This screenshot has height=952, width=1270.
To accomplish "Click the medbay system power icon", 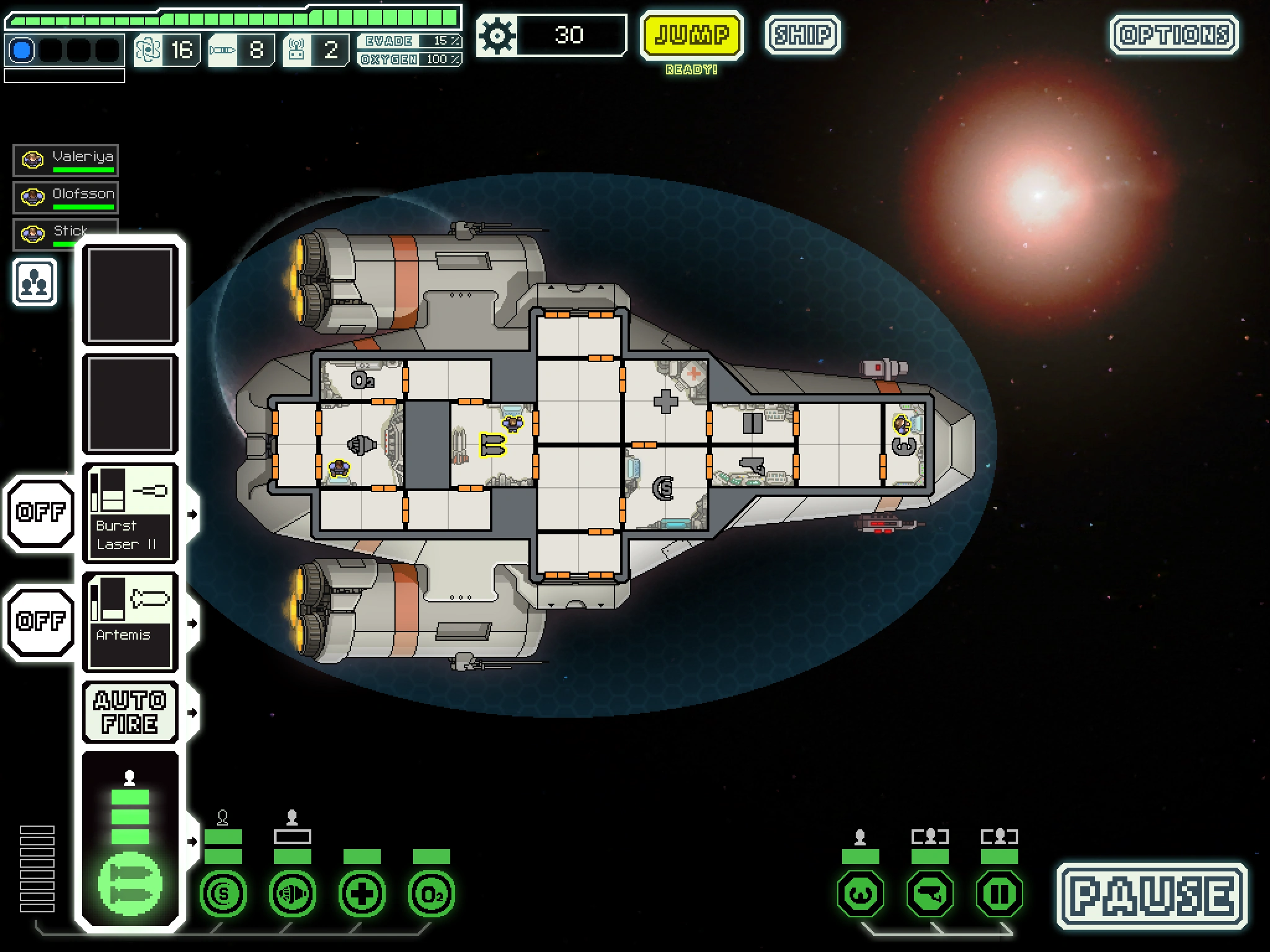I will pos(362,893).
